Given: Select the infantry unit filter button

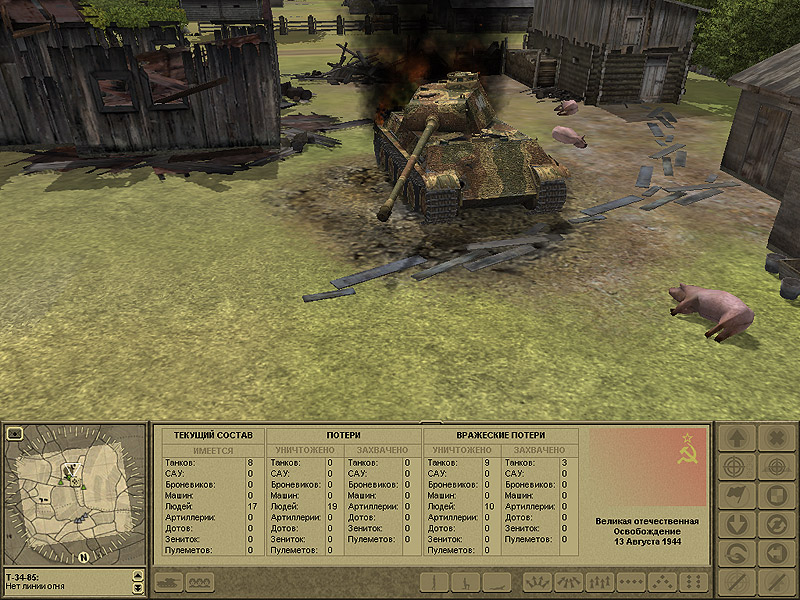Looking at the screenshot, I should pyautogui.click(x=200, y=581).
